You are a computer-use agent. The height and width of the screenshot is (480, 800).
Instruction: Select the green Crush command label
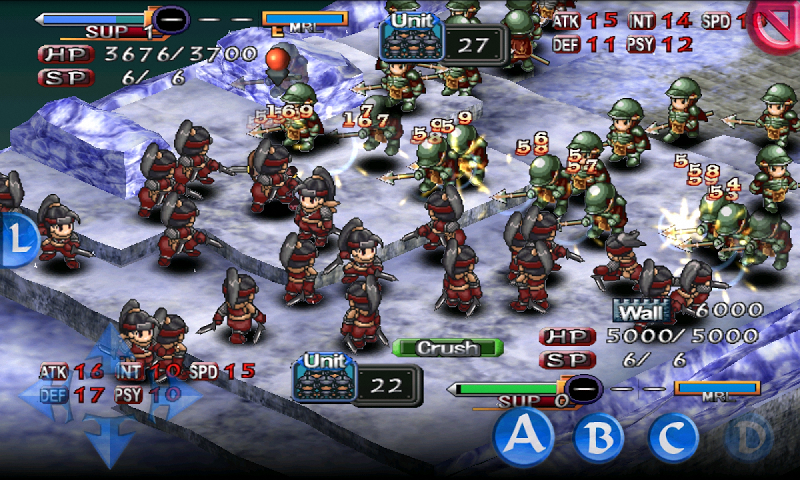(447, 348)
